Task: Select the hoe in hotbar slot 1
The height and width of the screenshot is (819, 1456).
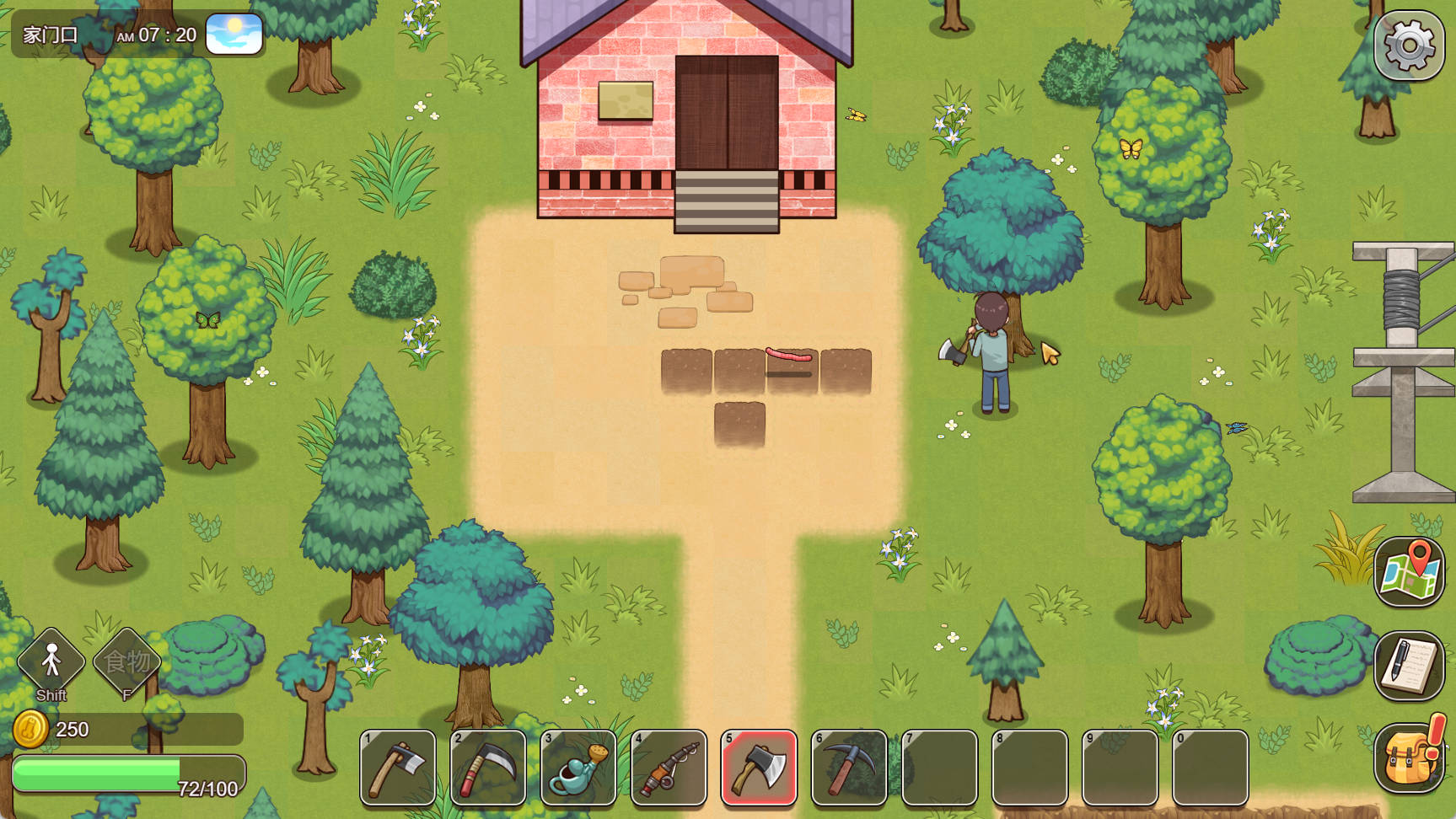Action: (x=398, y=768)
